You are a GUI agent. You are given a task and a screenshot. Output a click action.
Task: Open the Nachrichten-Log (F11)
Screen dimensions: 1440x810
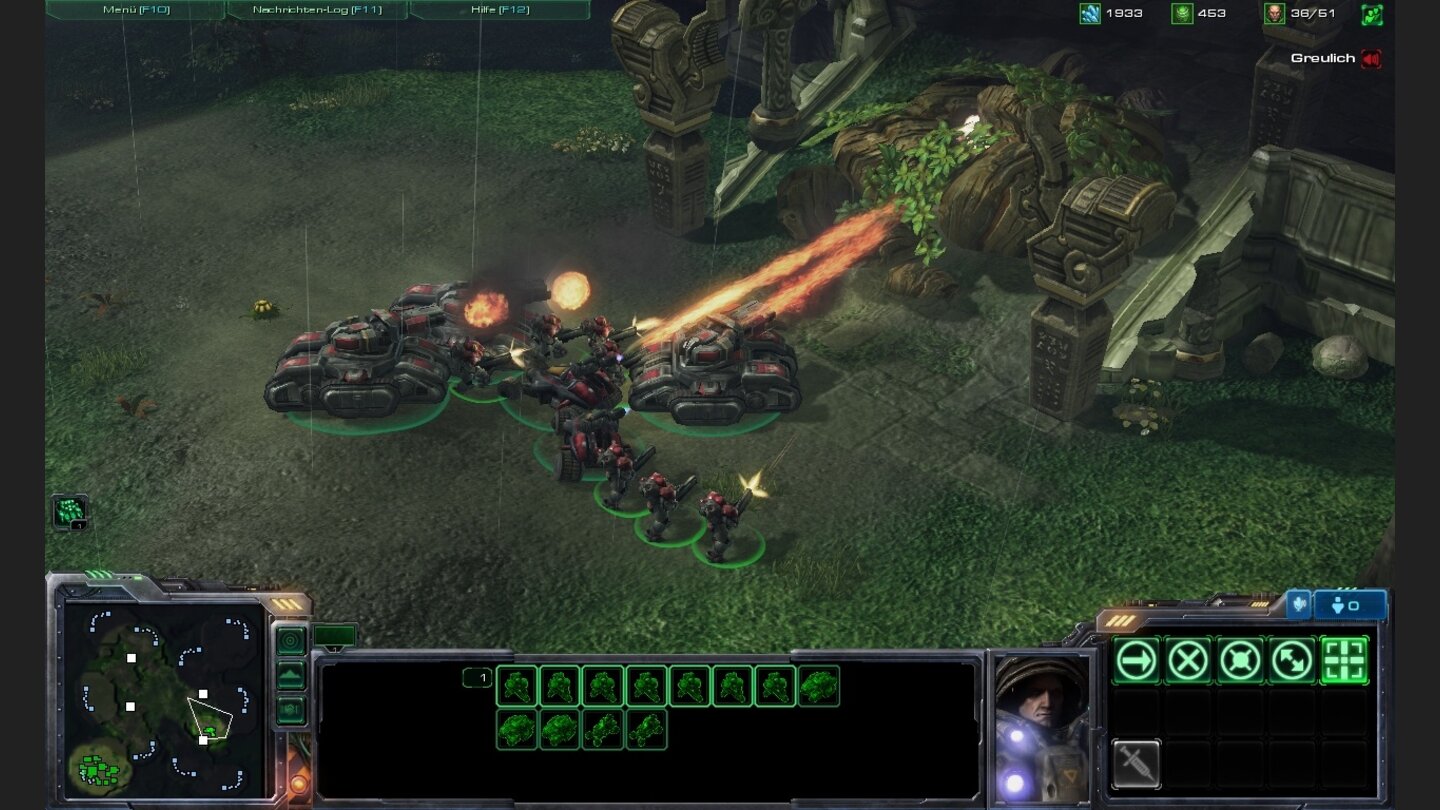click(318, 8)
